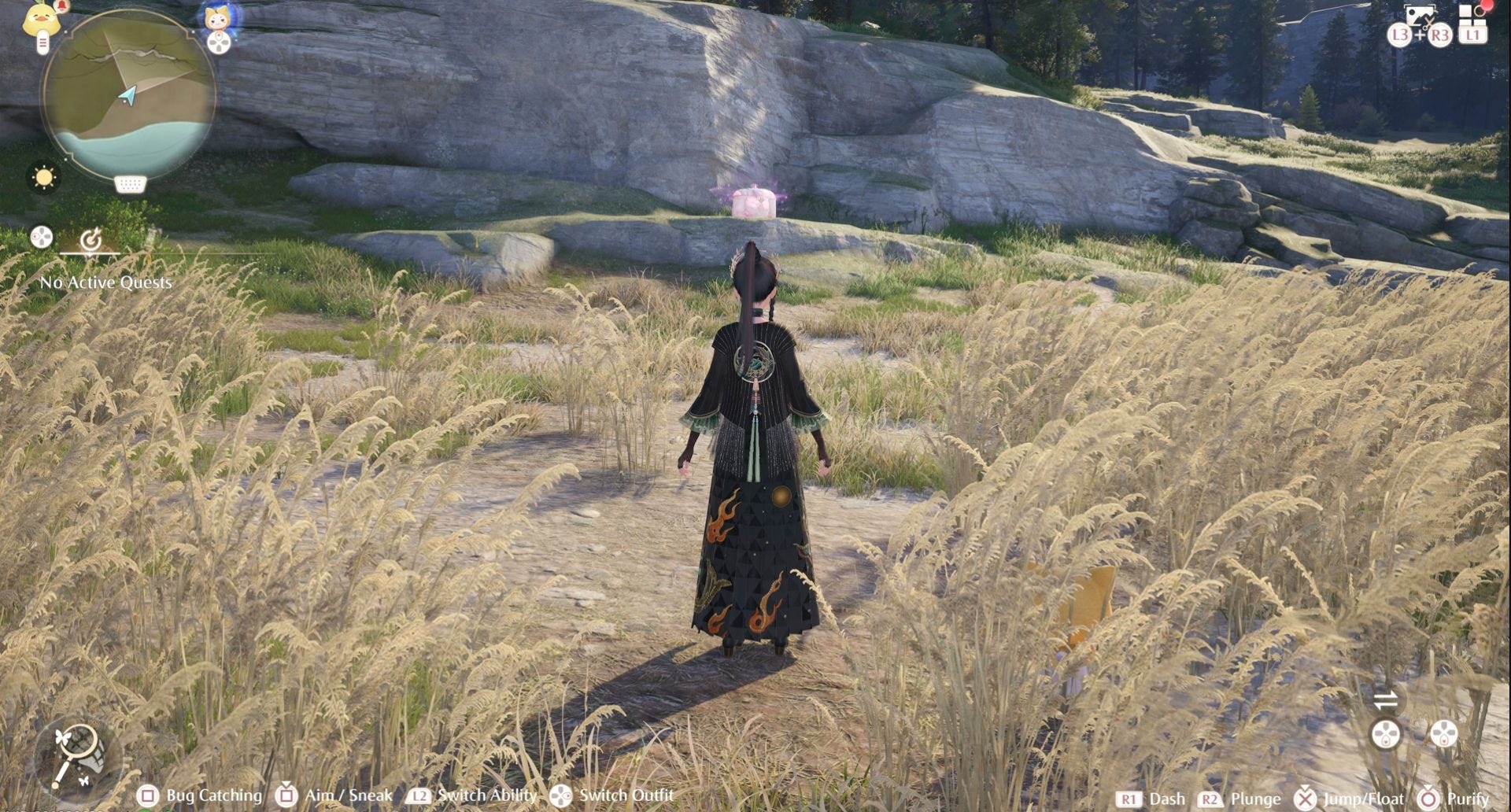Viewport: 1511px width, 812px height.
Task: Open the quest tracker target icon
Action: (91, 239)
